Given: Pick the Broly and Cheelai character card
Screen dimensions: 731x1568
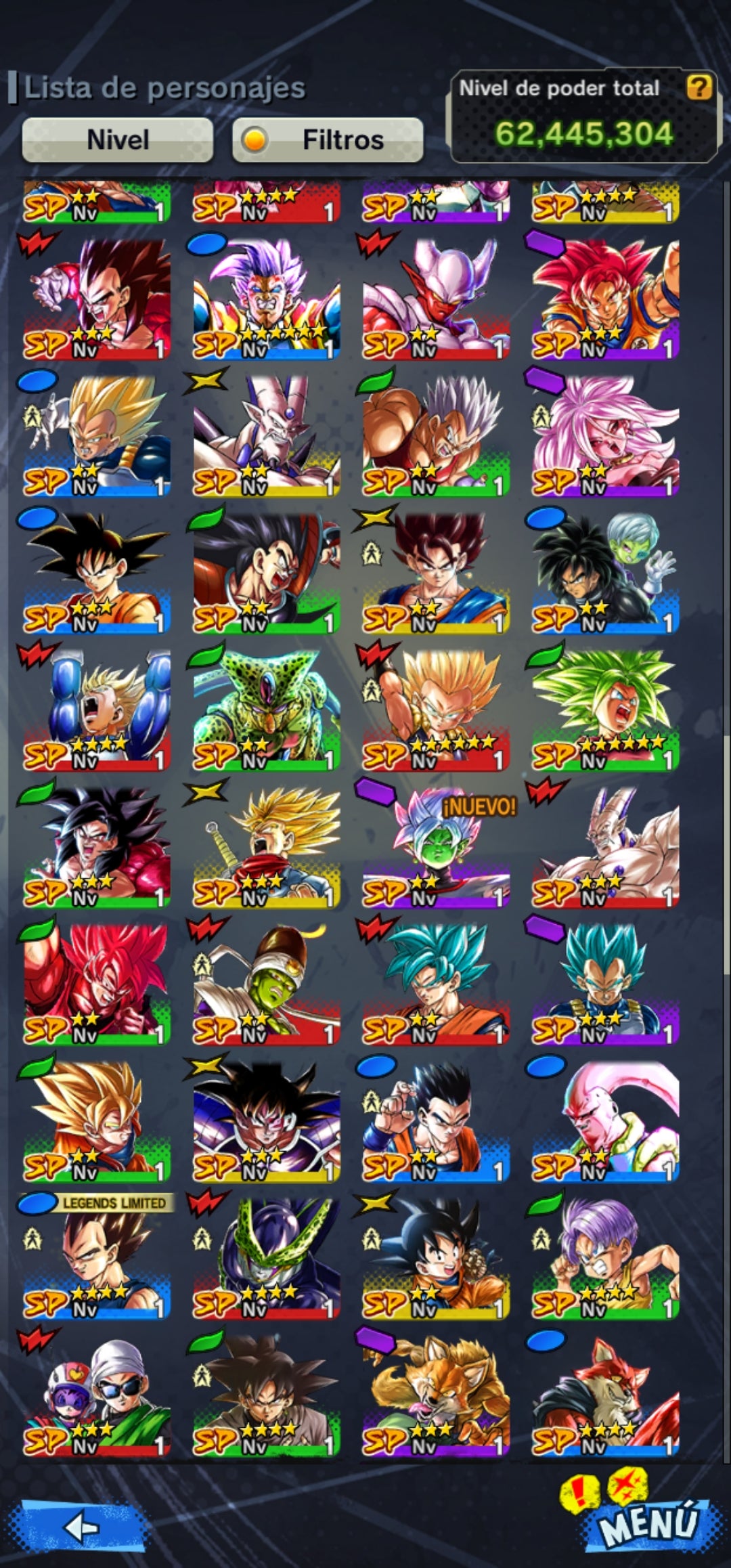Looking at the screenshot, I should click(x=605, y=572).
